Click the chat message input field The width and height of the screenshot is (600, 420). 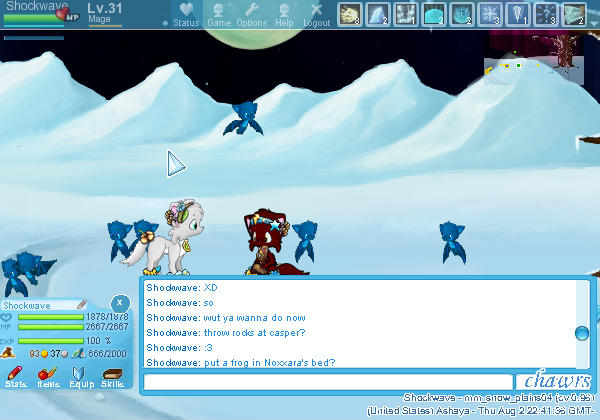[327, 381]
